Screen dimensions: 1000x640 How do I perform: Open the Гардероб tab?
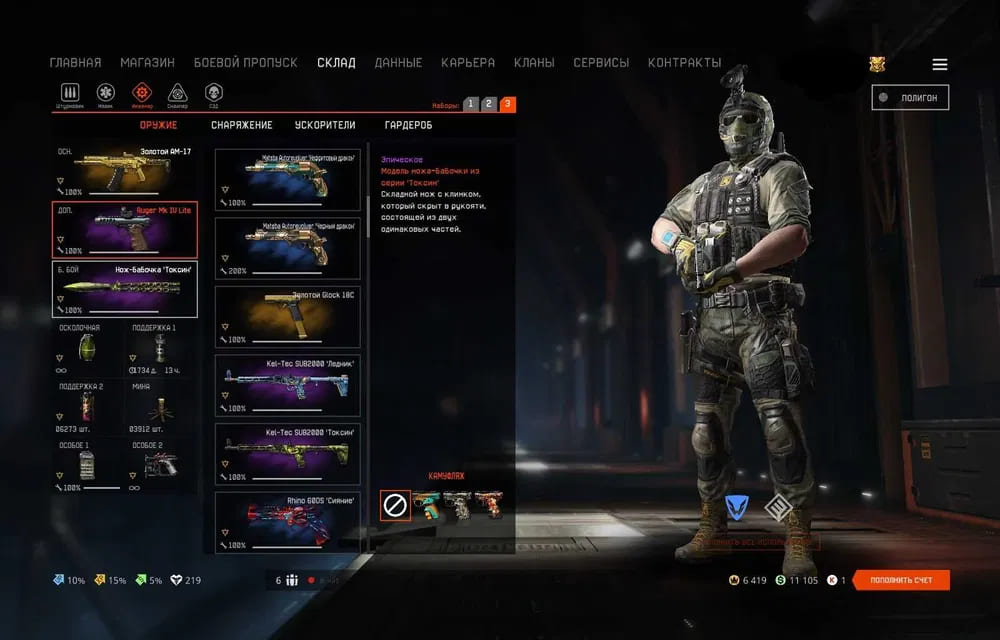tap(409, 126)
